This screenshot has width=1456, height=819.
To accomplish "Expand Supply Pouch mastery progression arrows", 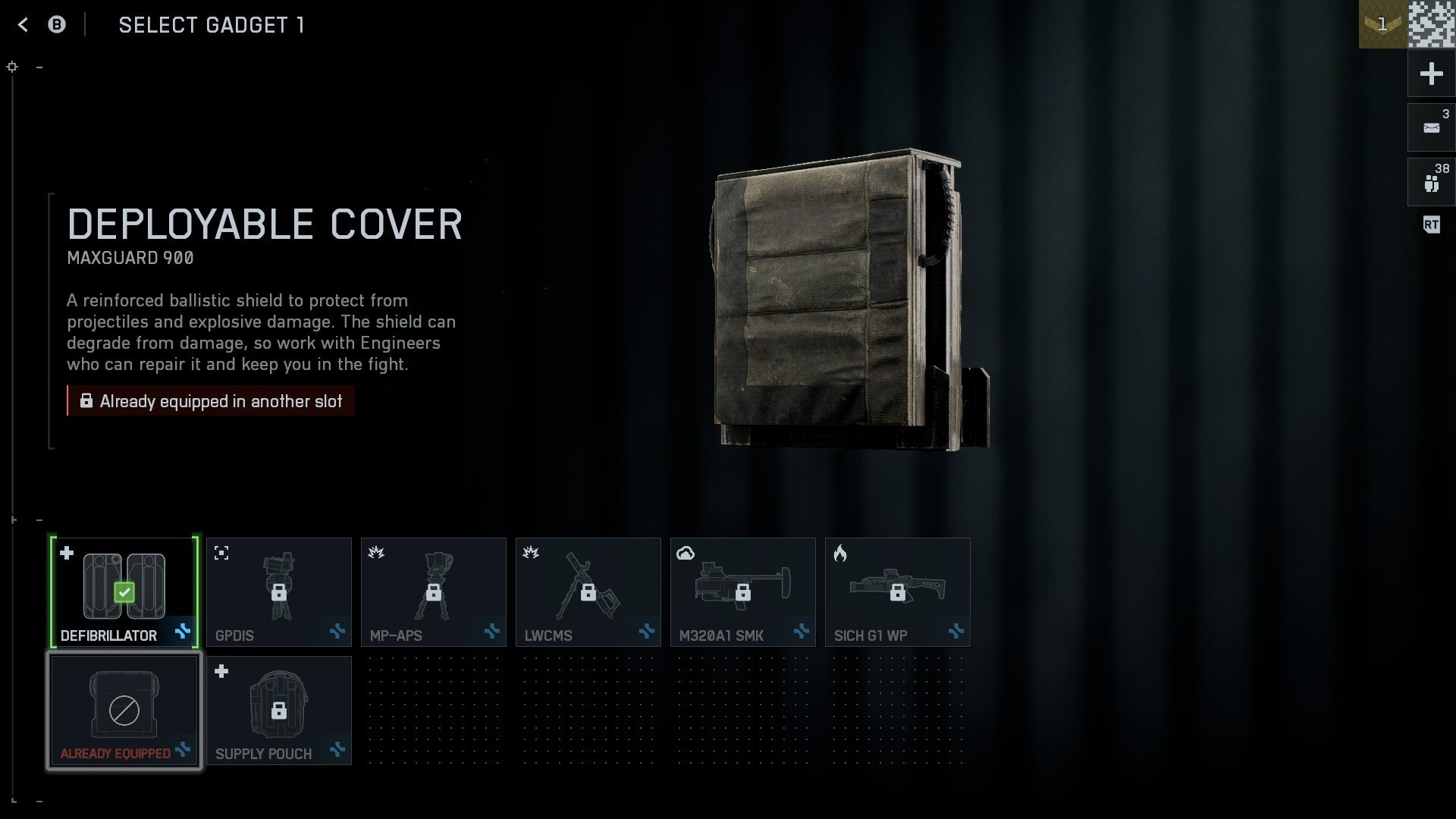I will click(x=337, y=751).
